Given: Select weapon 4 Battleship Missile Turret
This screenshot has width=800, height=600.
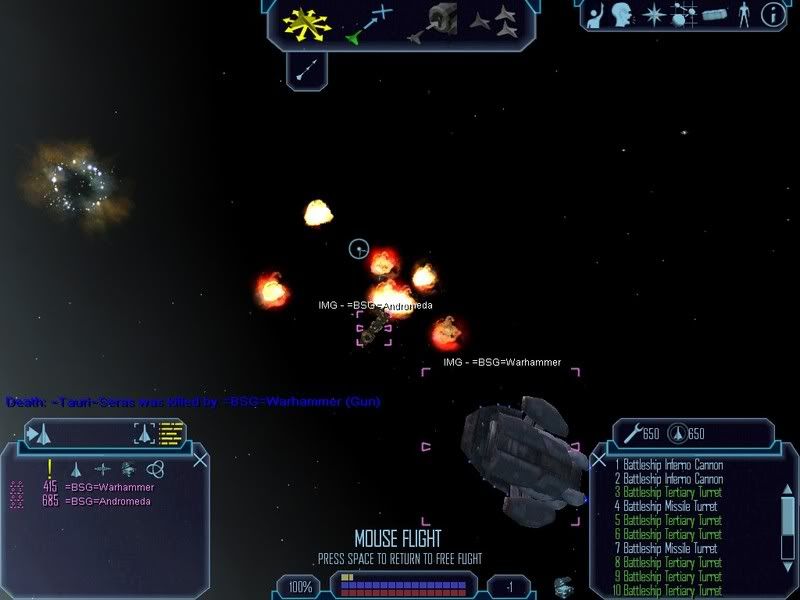Looking at the screenshot, I should coord(668,507).
